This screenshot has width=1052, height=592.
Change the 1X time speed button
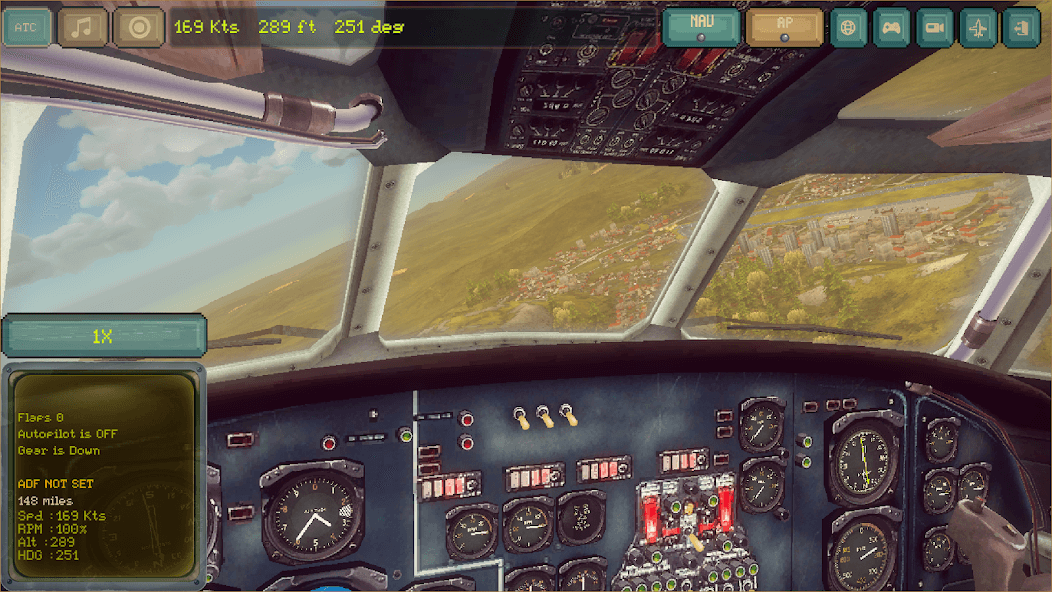tap(103, 336)
